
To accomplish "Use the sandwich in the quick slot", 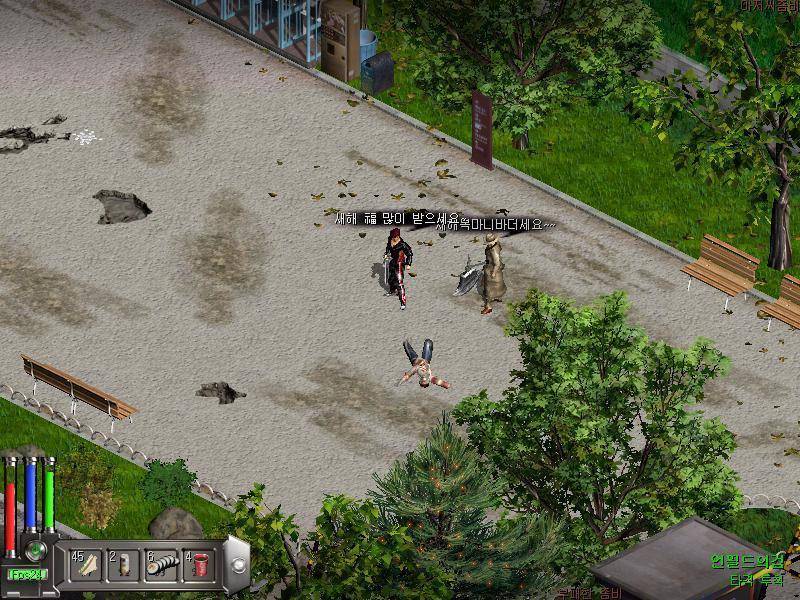I will [x=86, y=564].
